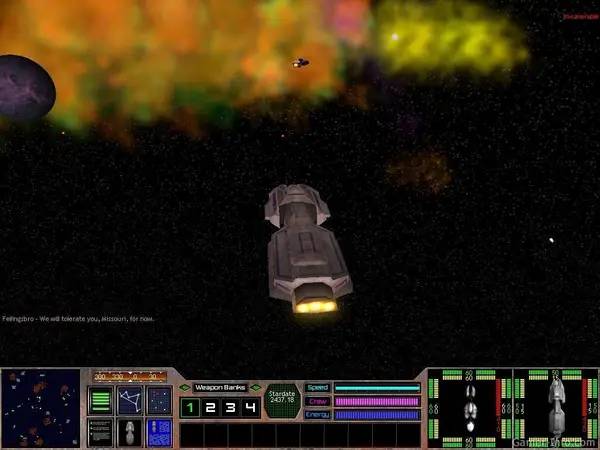Adjust the cyan Speed bar
The width and height of the screenshot is (600, 450).
tap(376, 388)
